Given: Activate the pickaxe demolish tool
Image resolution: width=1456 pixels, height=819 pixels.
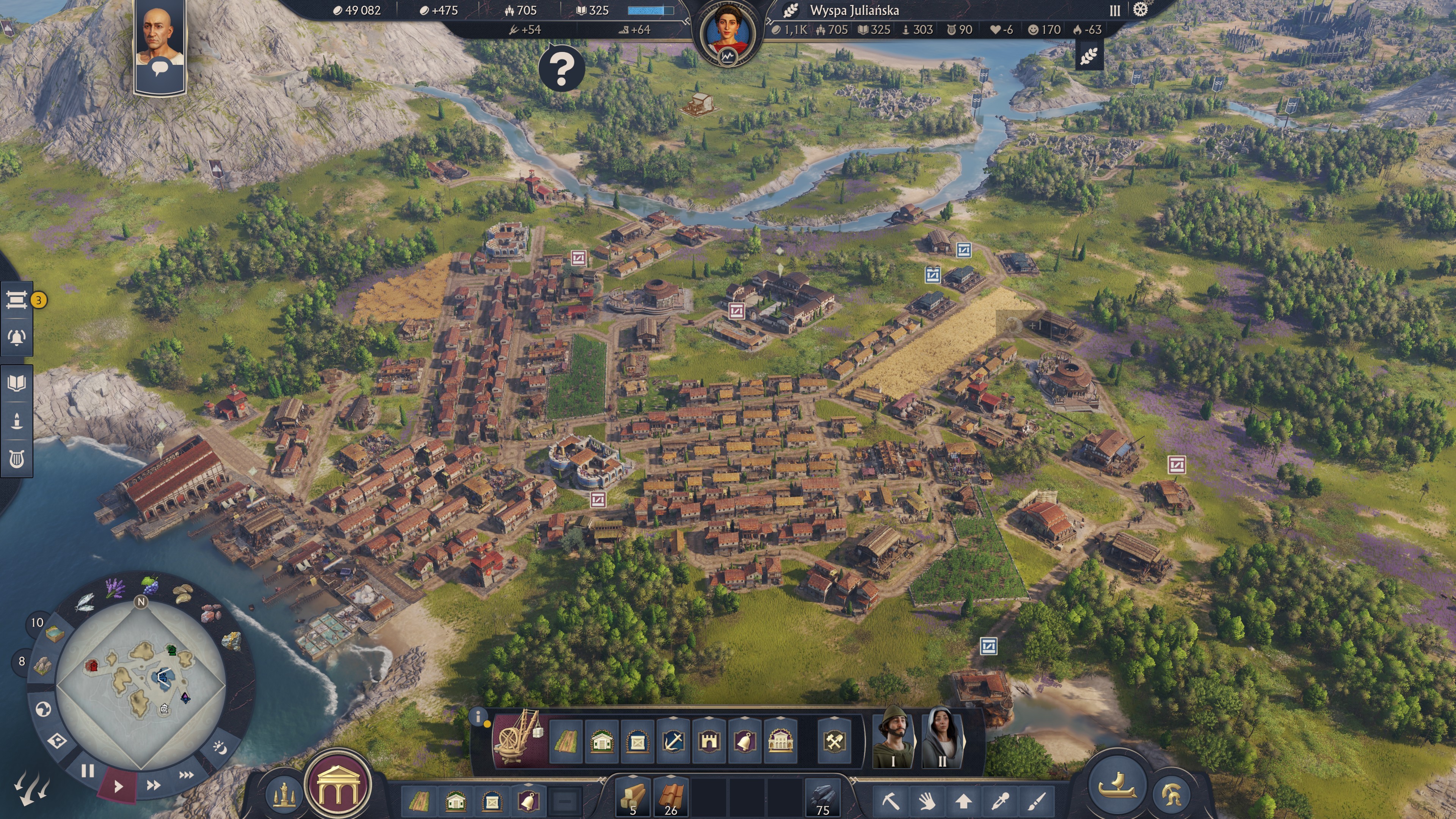Looking at the screenshot, I should coord(890,800).
